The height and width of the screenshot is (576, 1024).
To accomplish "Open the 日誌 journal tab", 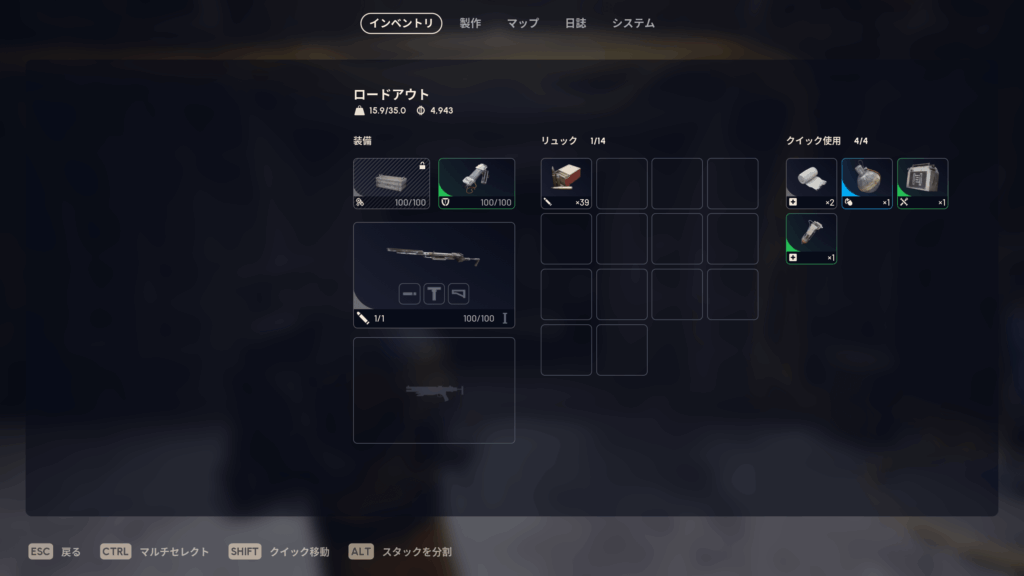I will tap(575, 23).
